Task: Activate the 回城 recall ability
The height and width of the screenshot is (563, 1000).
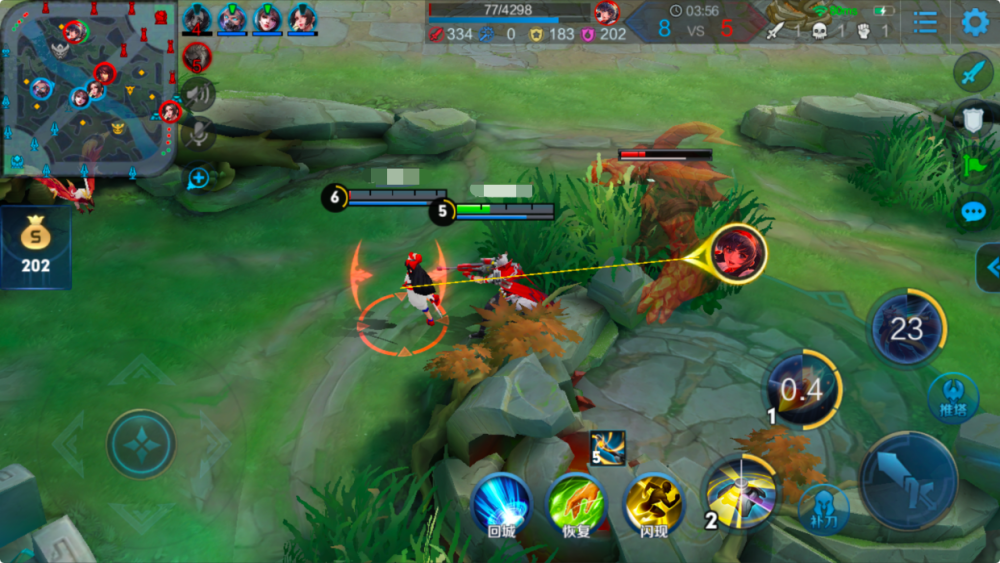Action: pos(502,504)
